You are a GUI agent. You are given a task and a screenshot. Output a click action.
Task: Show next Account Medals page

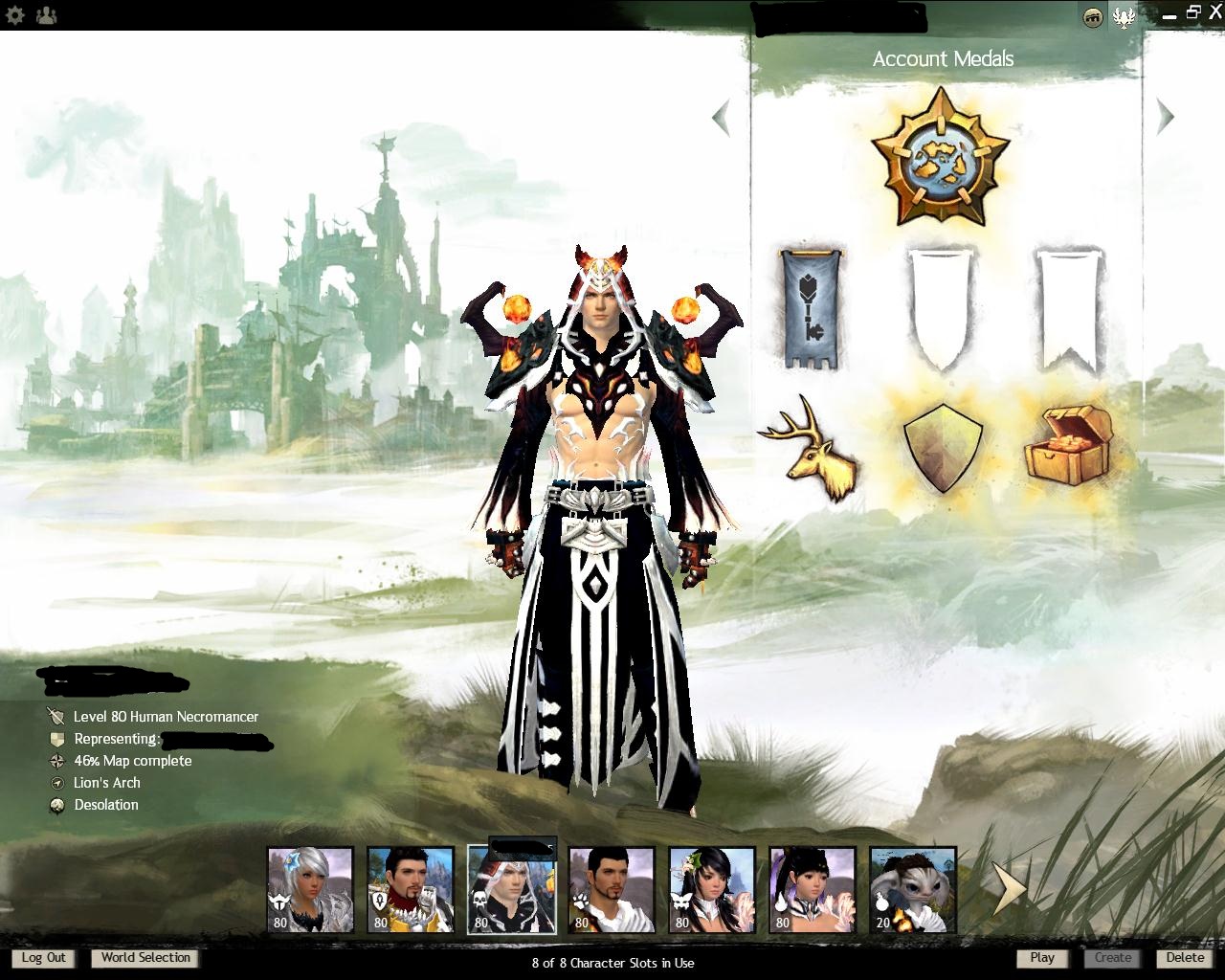pos(1165,117)
